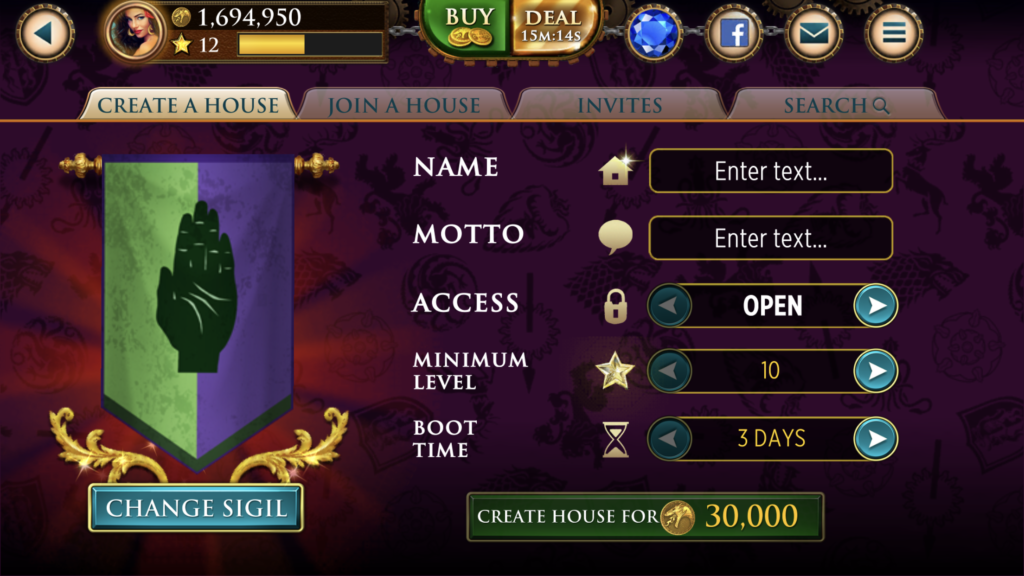Increase Boot Time past 3 days
The image size is (1024, 576).
[876, 439]
